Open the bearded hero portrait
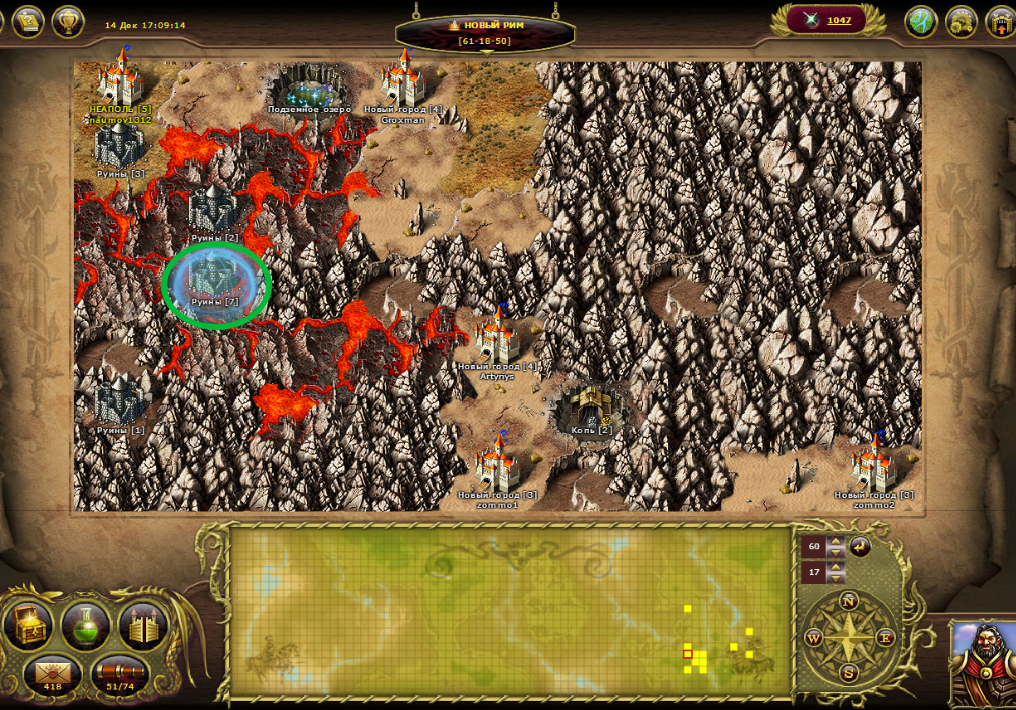This screenshot has width=1016, height=710. click(983, 661)
